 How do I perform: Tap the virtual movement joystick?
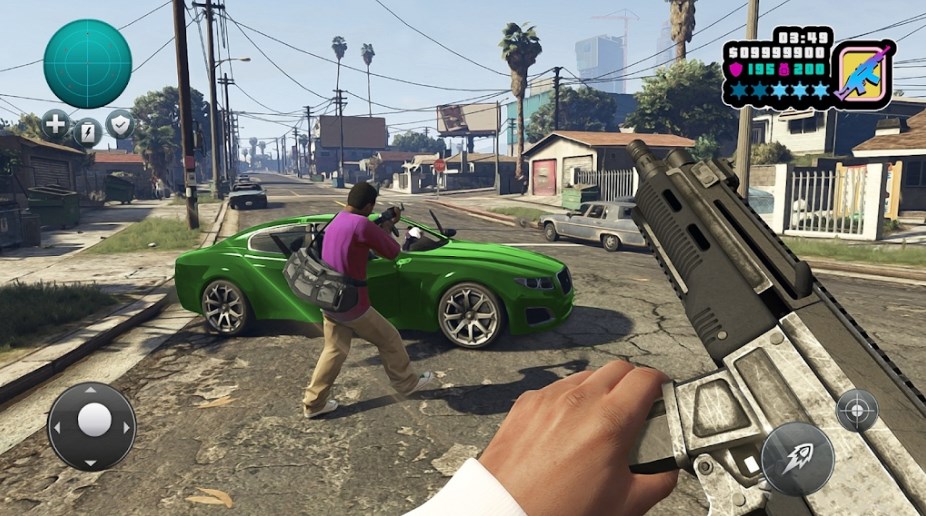tap(92, 426)
